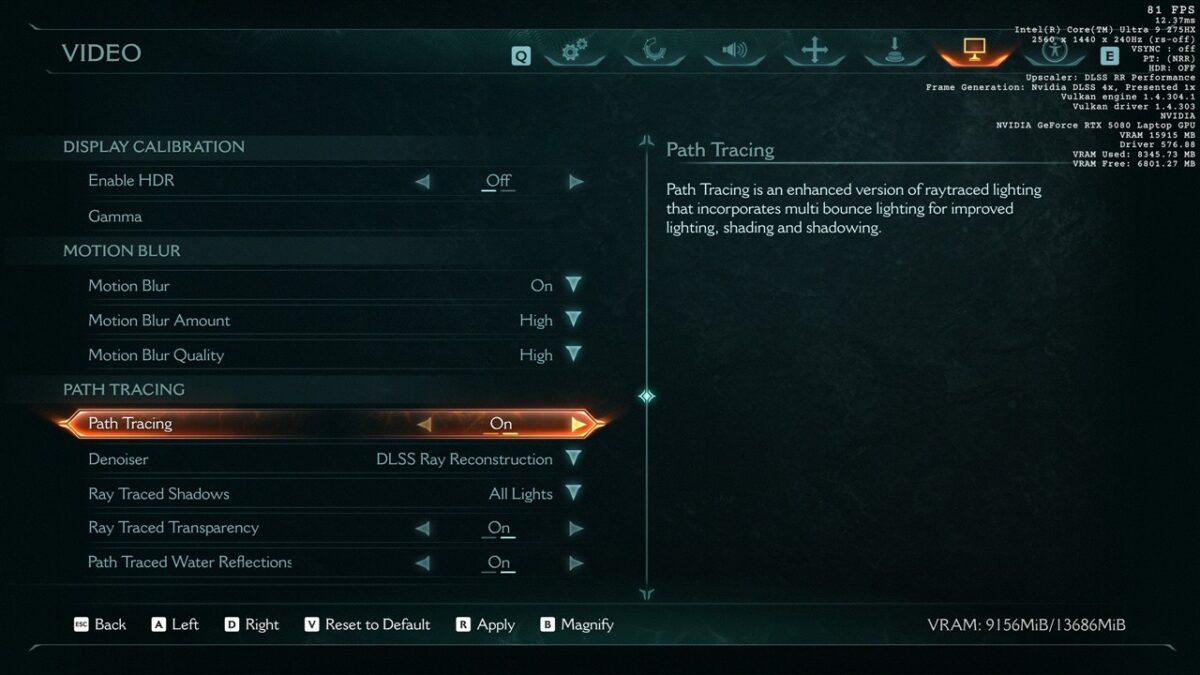
Task: Click right arrow on Ray Traced Transparency
Action: click(576, 528)
